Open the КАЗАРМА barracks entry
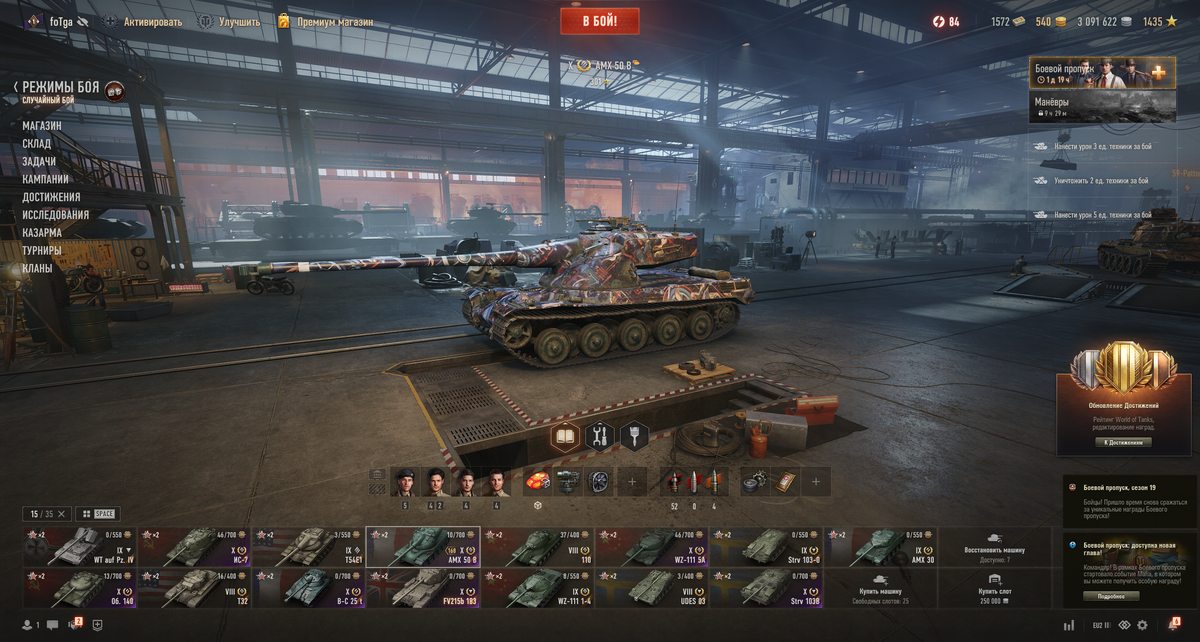The height and width of the screenshot is (642, 1200). pos(43,233)
